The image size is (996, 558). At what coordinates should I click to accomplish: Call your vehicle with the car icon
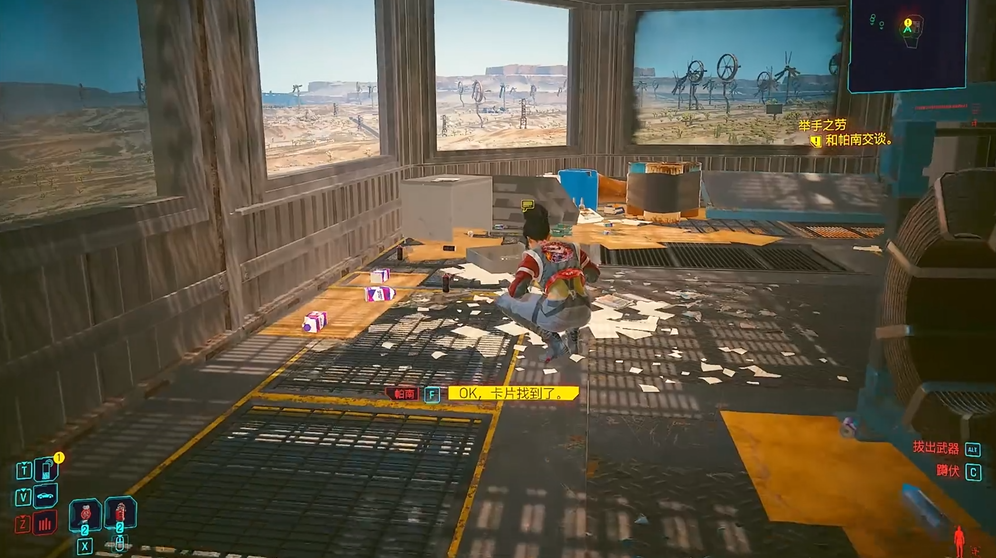pos(46,496)
